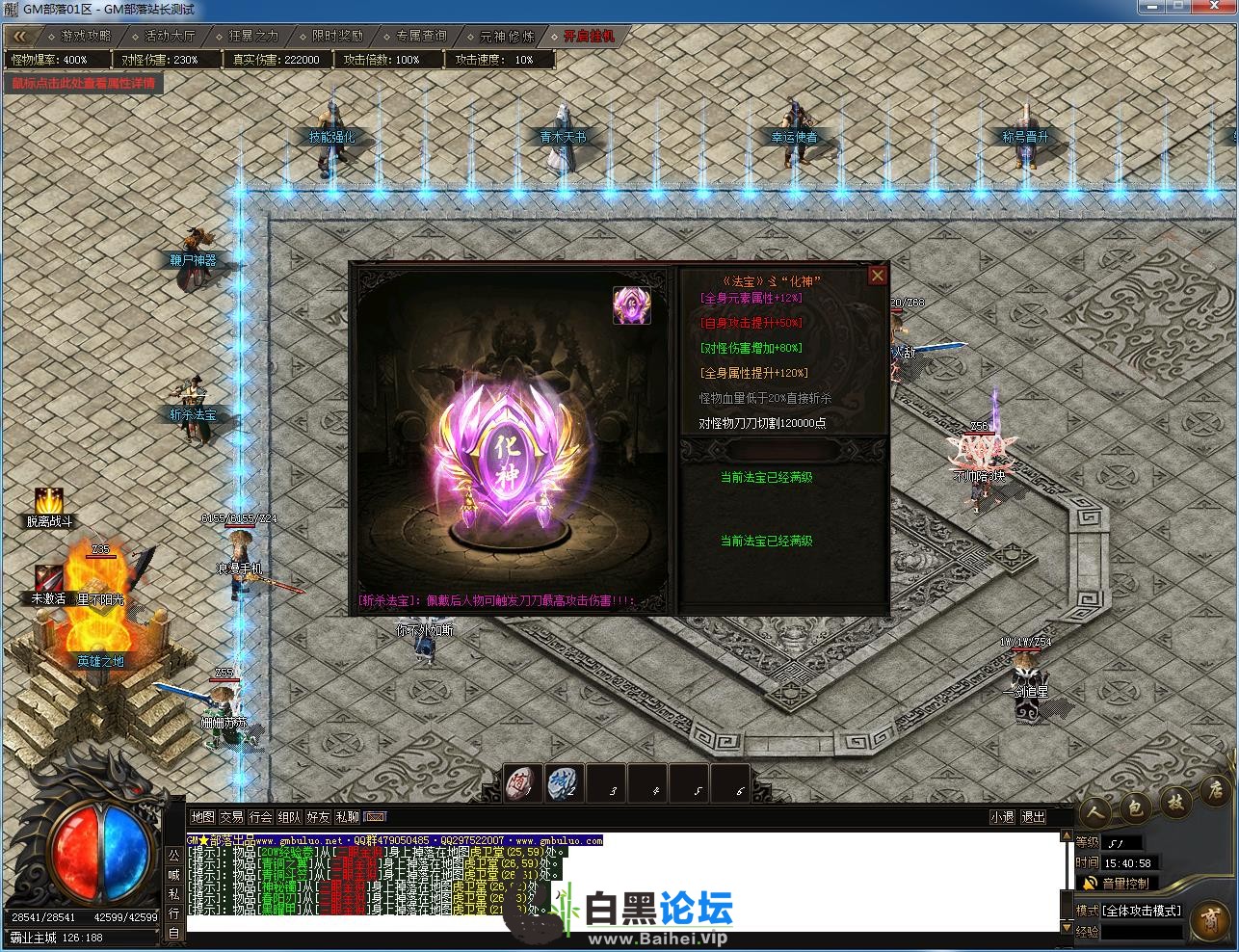Image resolution: width=1239 pixels, height=952 pixels.
Task: Use the blue stone item in hotbar slot 2
Action: coord(564,783)
